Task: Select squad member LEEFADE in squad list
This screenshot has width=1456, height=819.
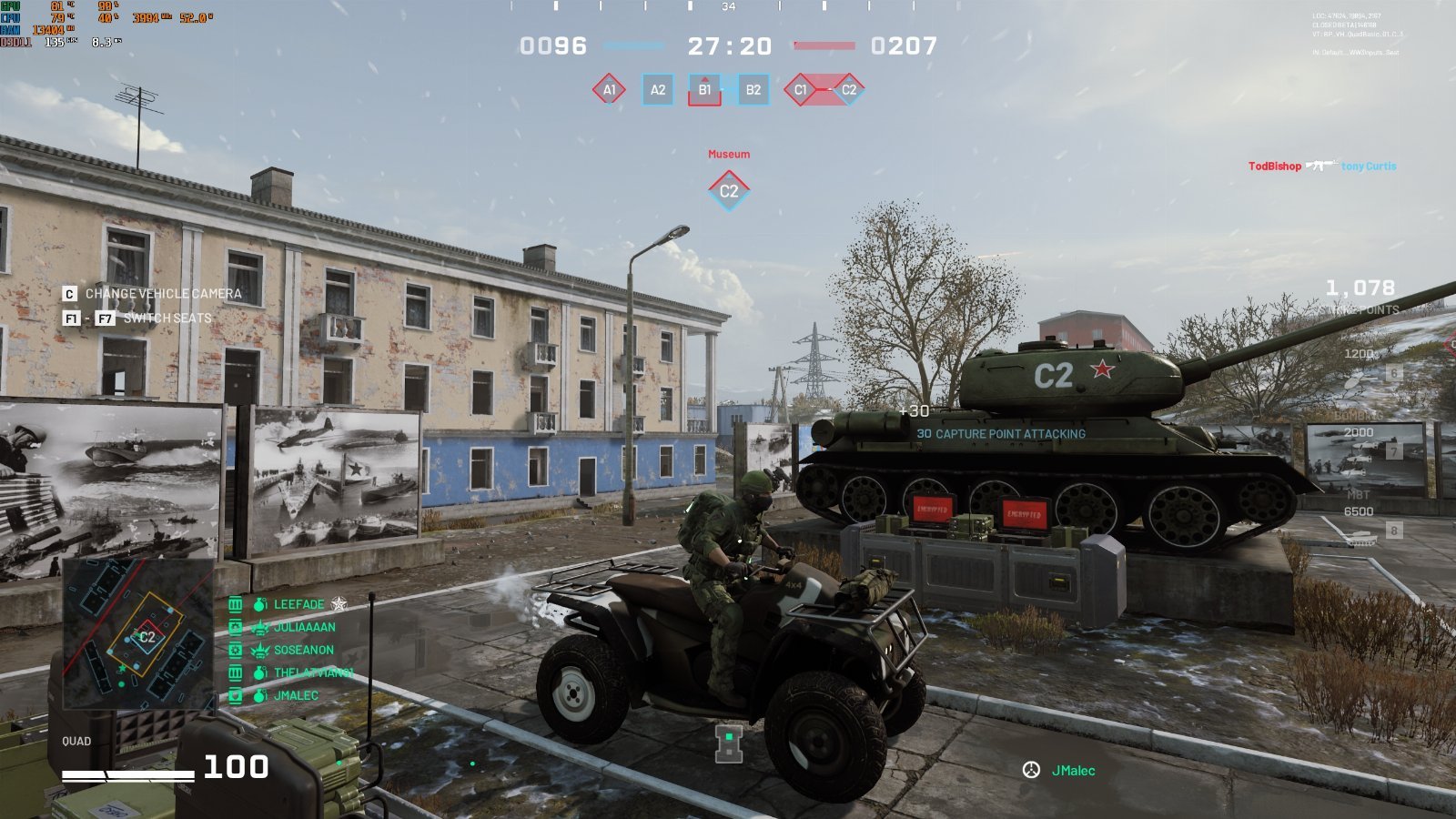Action: [298, 604]
